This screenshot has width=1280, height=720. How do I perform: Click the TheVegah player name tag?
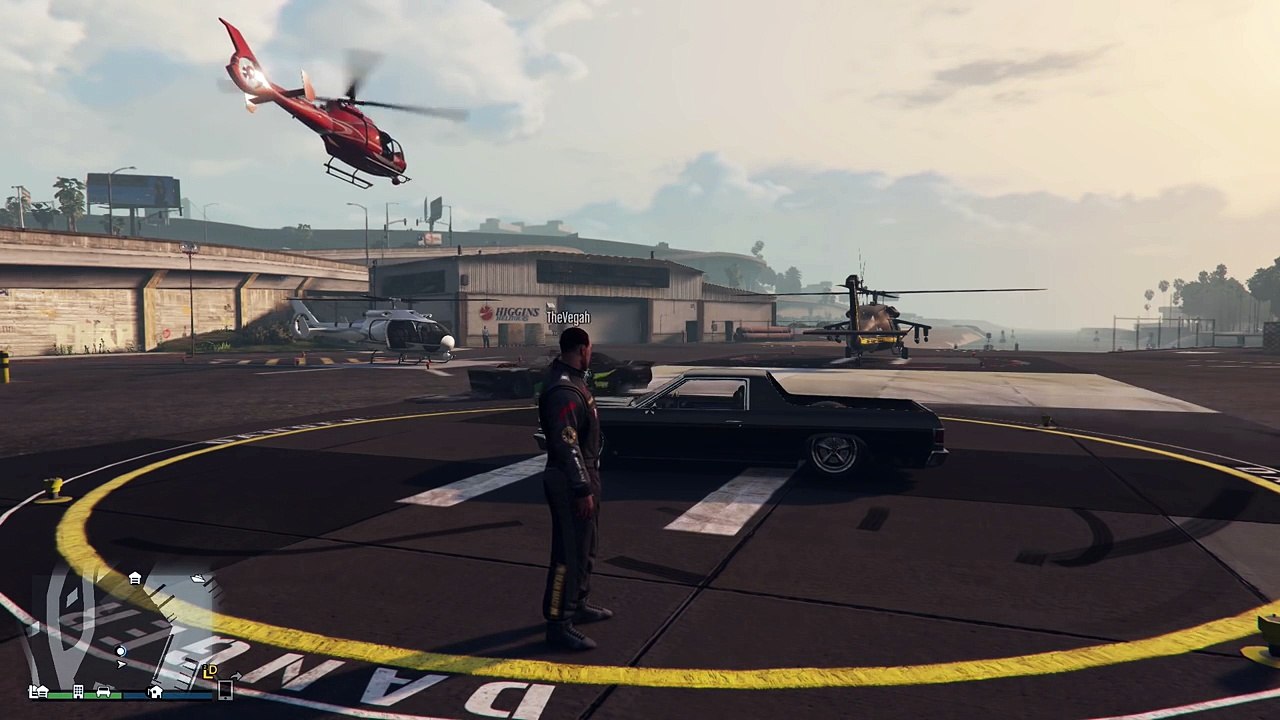[x=568, y=318]
